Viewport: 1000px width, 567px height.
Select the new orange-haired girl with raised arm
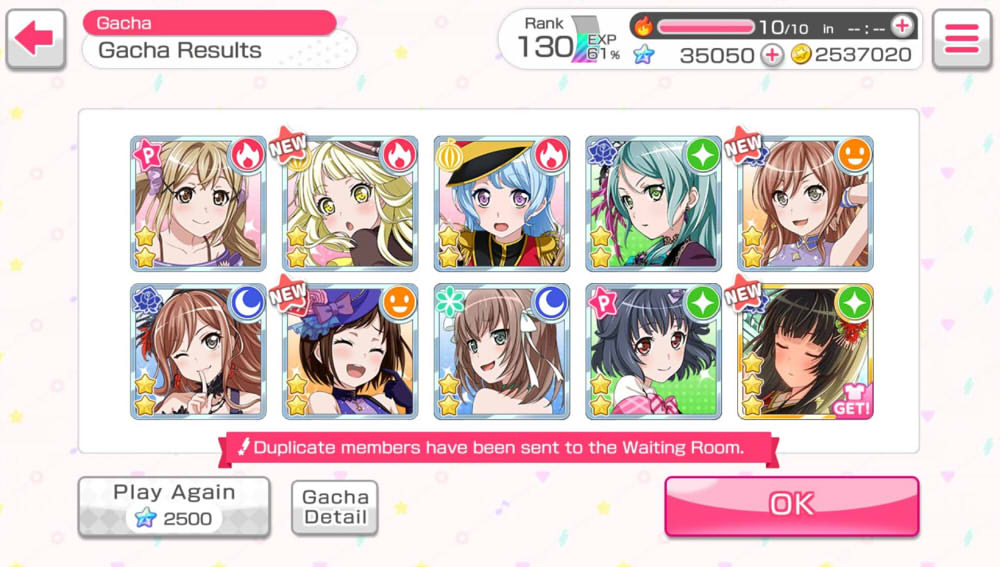point(806,204)
